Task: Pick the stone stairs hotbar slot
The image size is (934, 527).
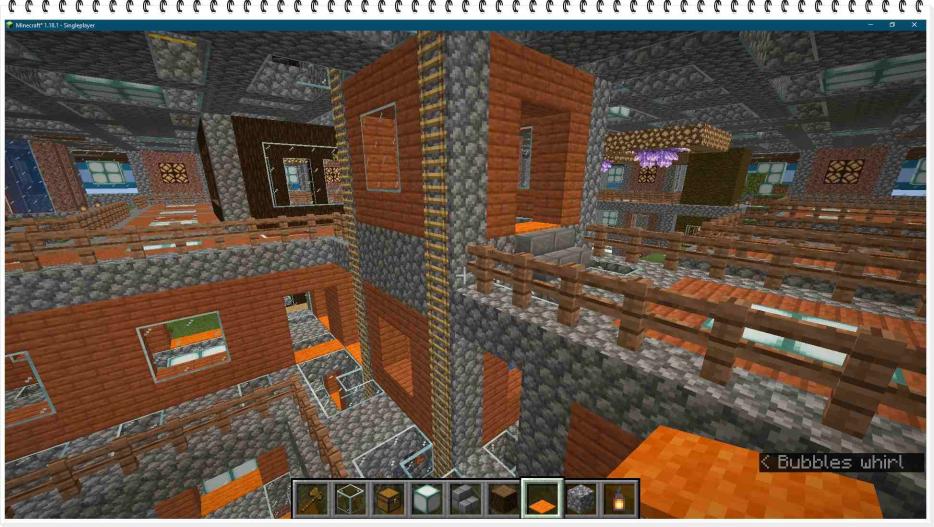Action: [465, 497]
